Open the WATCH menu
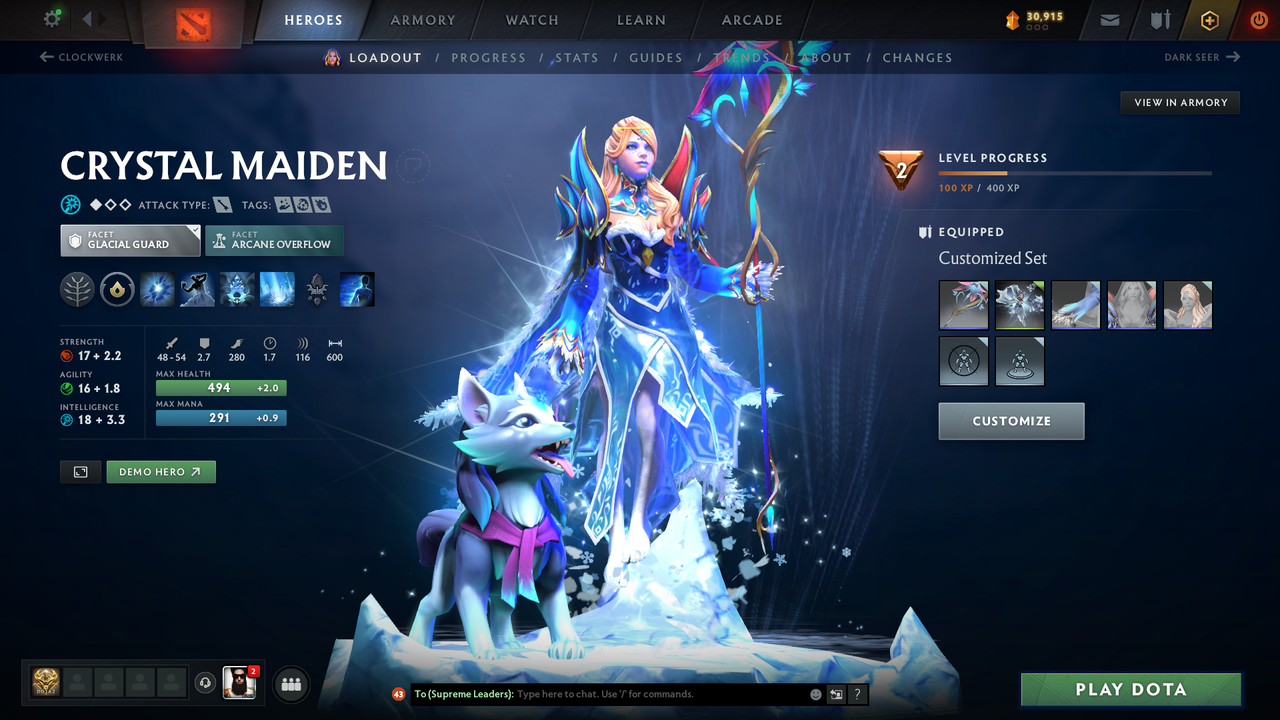 [531, 19]
